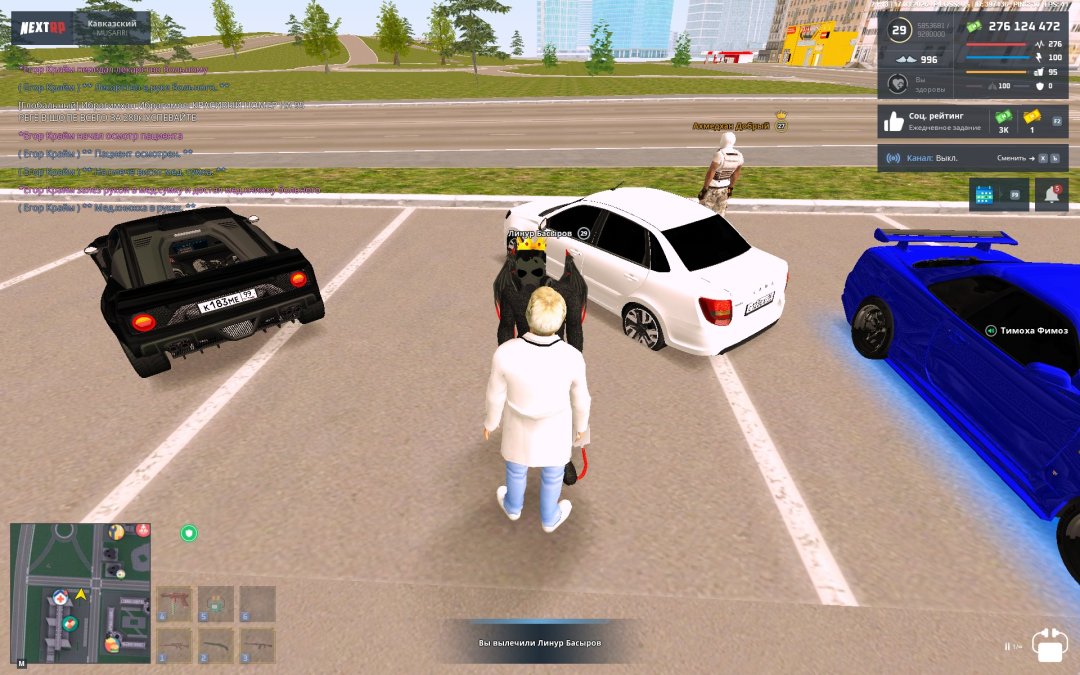Click the green shield status icon

pos(189,533)
